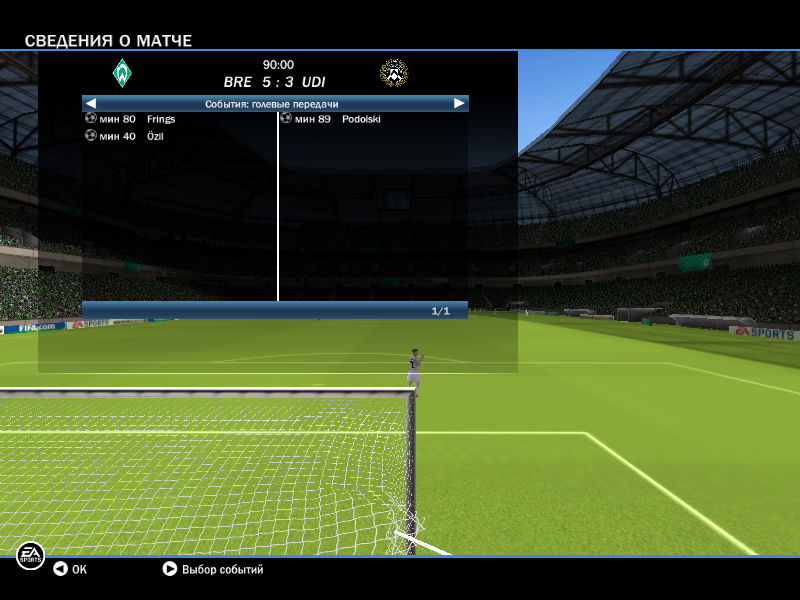The image size is (800, 600).
Task: Select the Özil minute 40 assist row
Action: 125,136
